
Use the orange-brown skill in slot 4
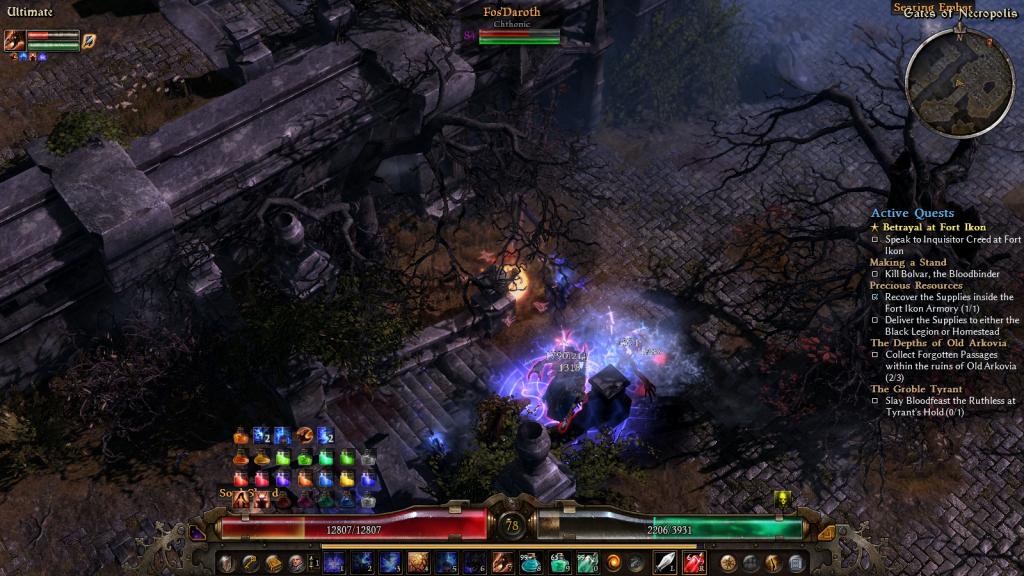pos(417,562)
